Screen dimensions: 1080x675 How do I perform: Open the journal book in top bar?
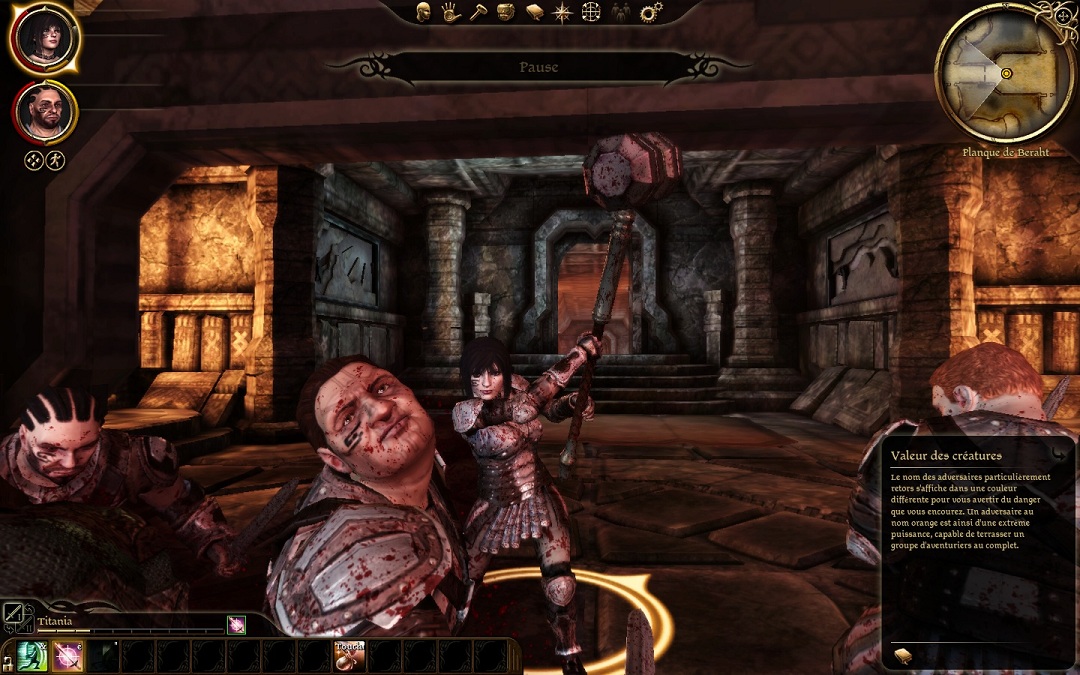[535, 12]
